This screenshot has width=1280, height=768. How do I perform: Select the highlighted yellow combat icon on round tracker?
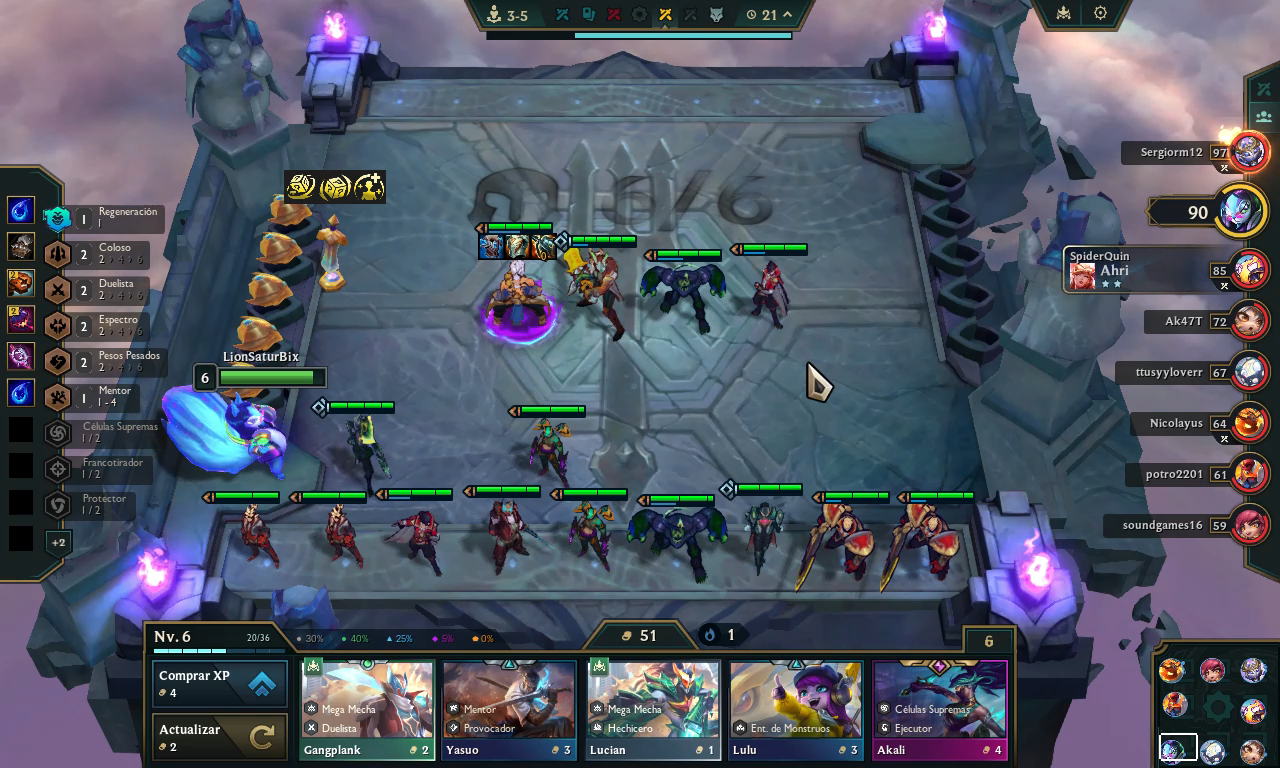click(x=667, y=14)
